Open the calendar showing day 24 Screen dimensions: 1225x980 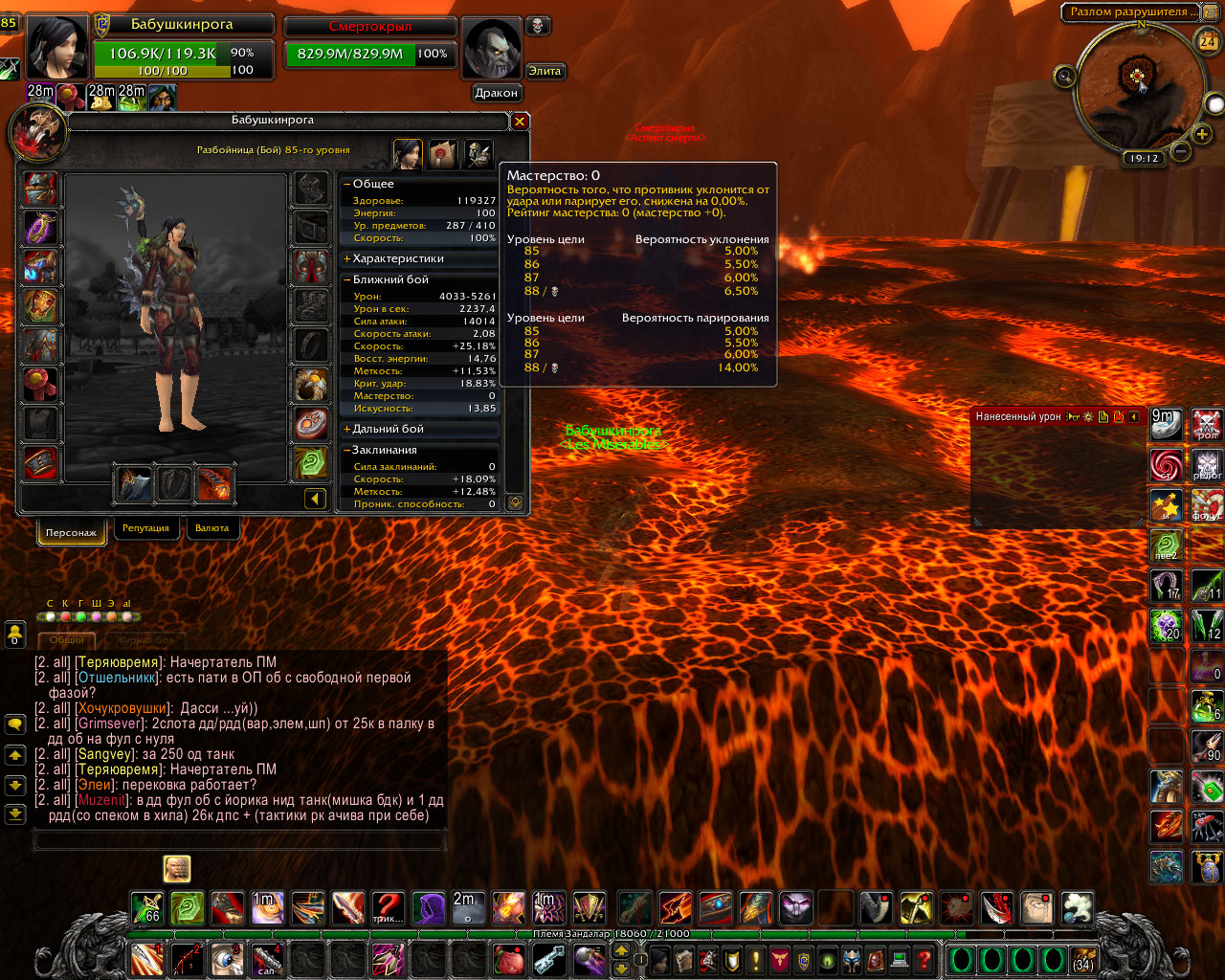1208,41
